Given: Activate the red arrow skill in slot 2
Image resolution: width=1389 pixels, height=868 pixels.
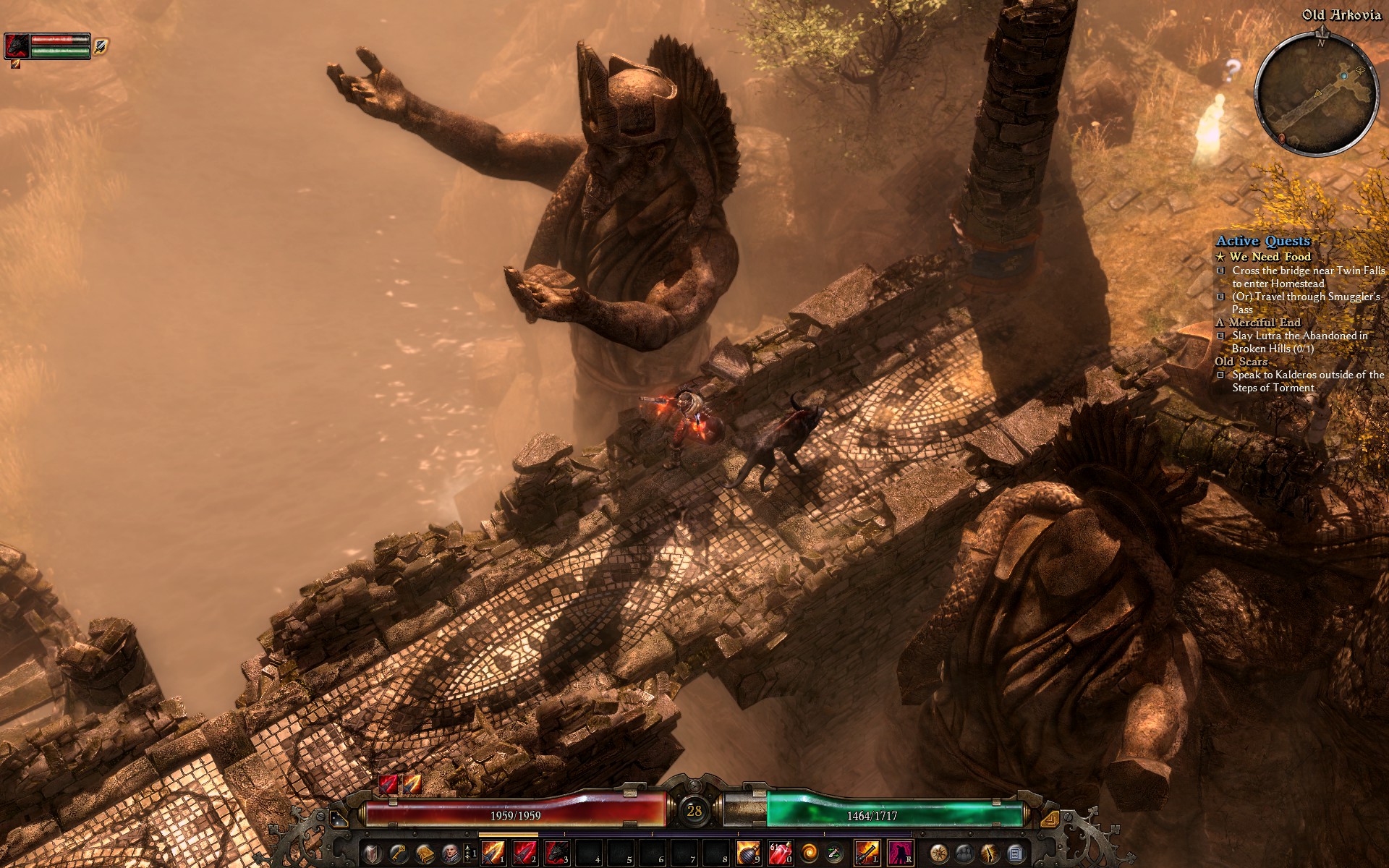Looking at the screenshot, I should pyautogui.click(x=524, y=854).
